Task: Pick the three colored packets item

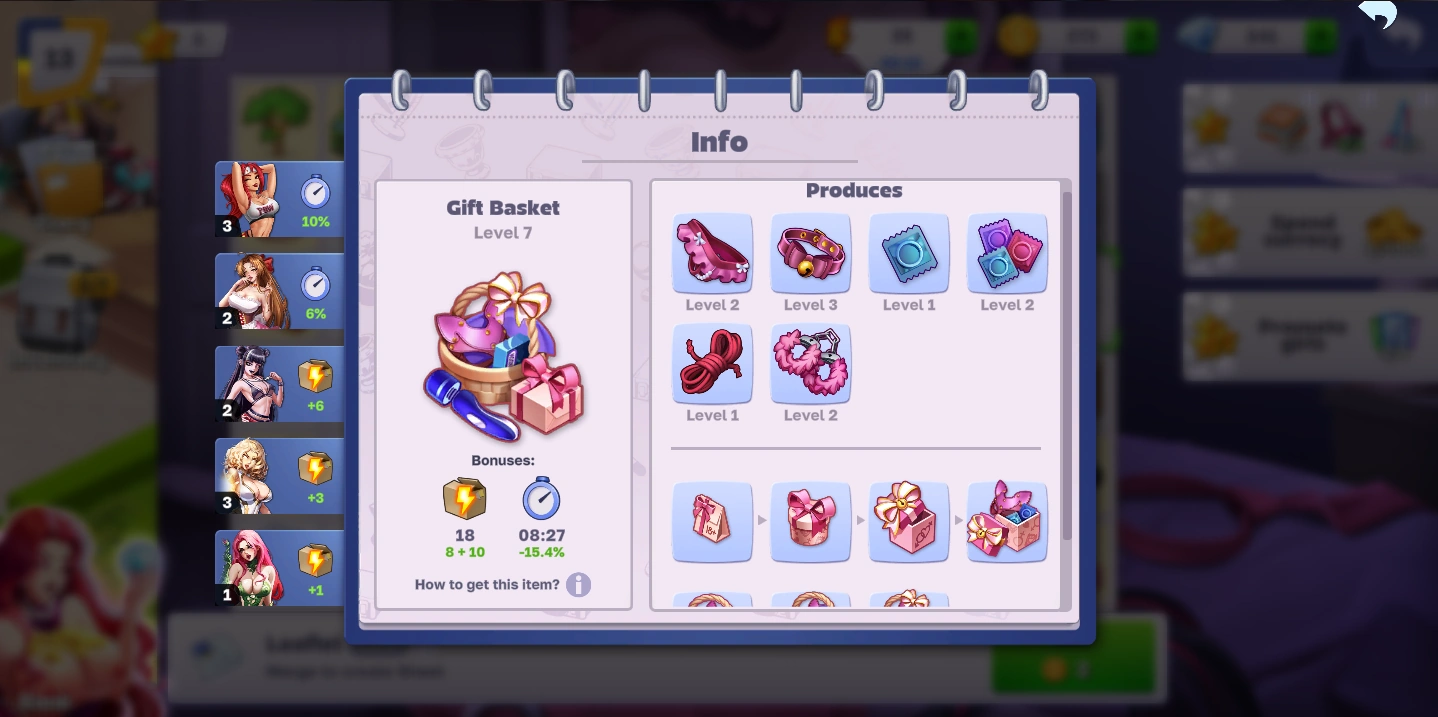Action: click(1006, 253)
